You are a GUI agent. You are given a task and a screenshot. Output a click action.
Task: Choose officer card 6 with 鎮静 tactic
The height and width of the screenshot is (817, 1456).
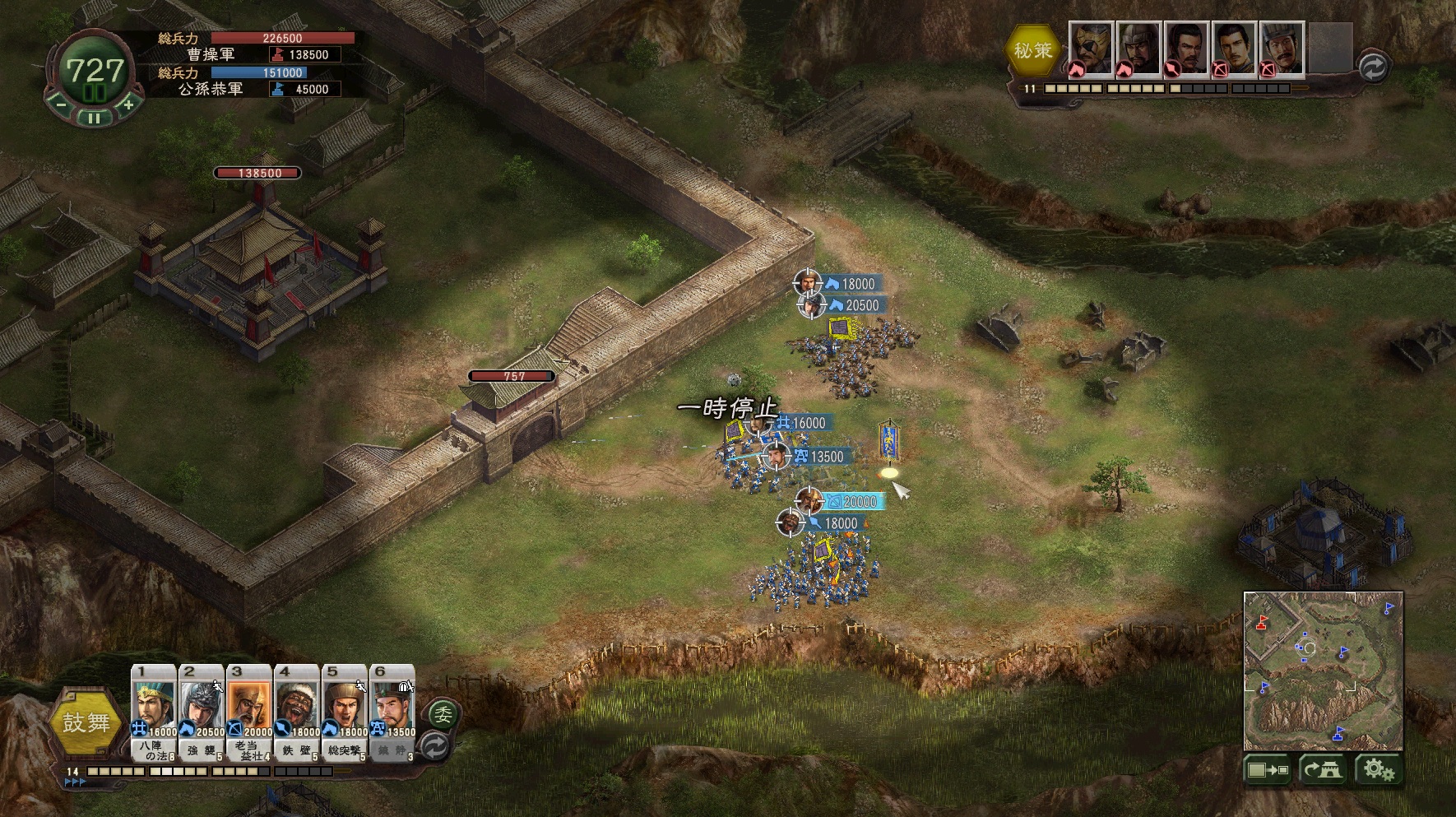pyautogui.click(x=392, y=713)
